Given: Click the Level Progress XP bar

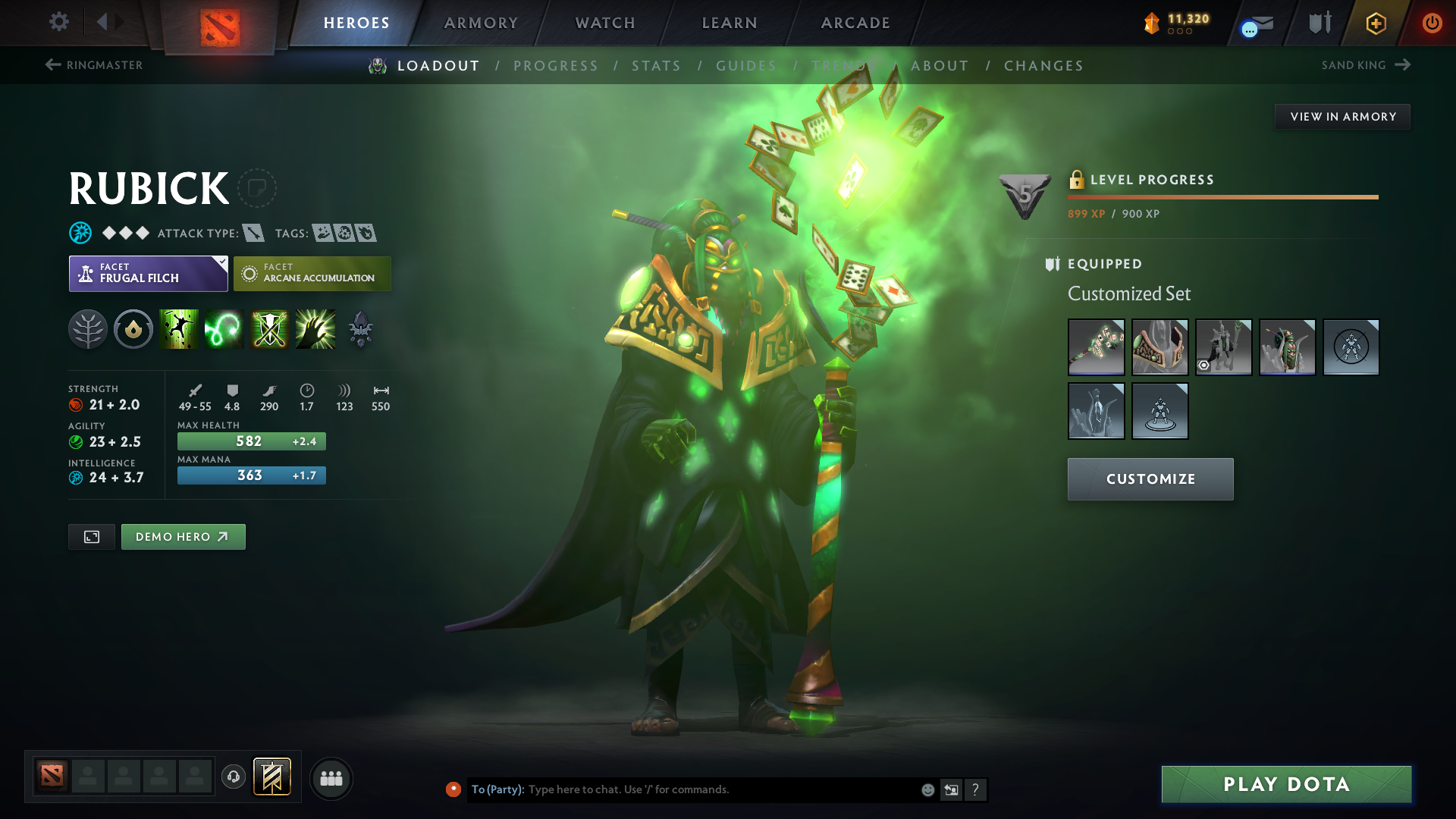Looking at the screenshot, I should point(1222,198).
